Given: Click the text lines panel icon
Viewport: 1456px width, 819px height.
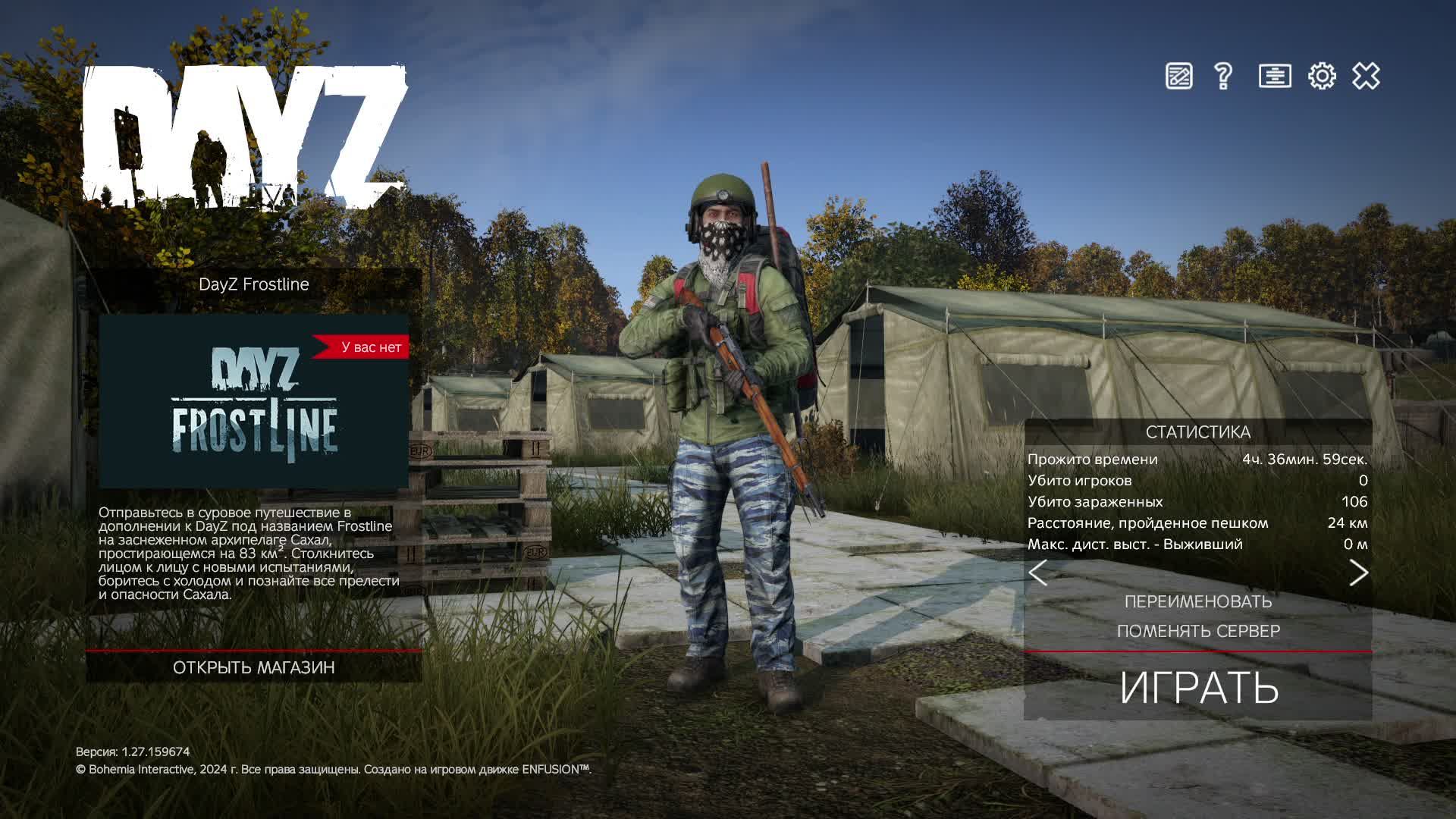Looking at the screenshot, I should click(x=1275, y=76).
